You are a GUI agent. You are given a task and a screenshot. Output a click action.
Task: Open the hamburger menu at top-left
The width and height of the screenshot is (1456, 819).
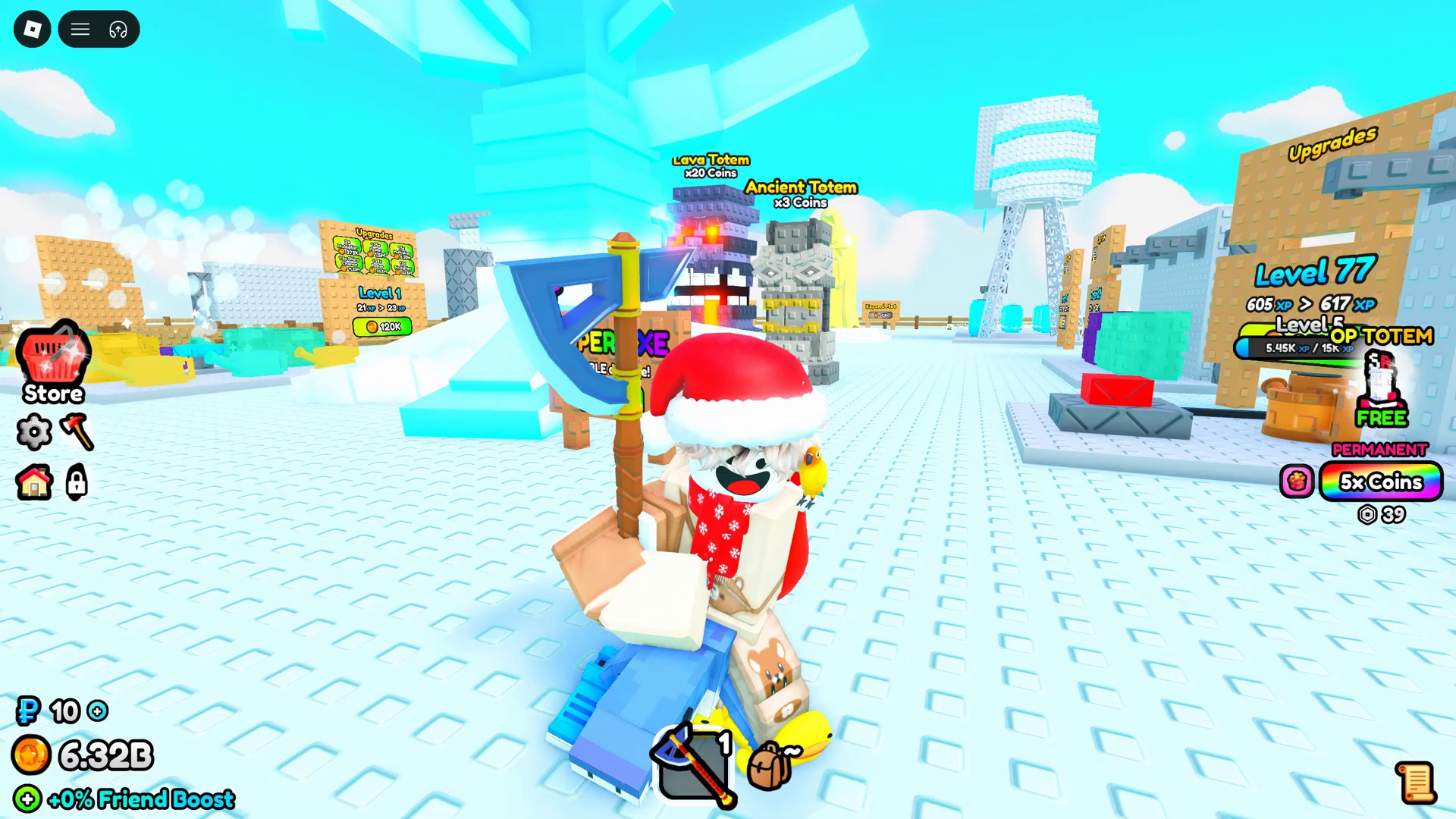pos(80,29)
